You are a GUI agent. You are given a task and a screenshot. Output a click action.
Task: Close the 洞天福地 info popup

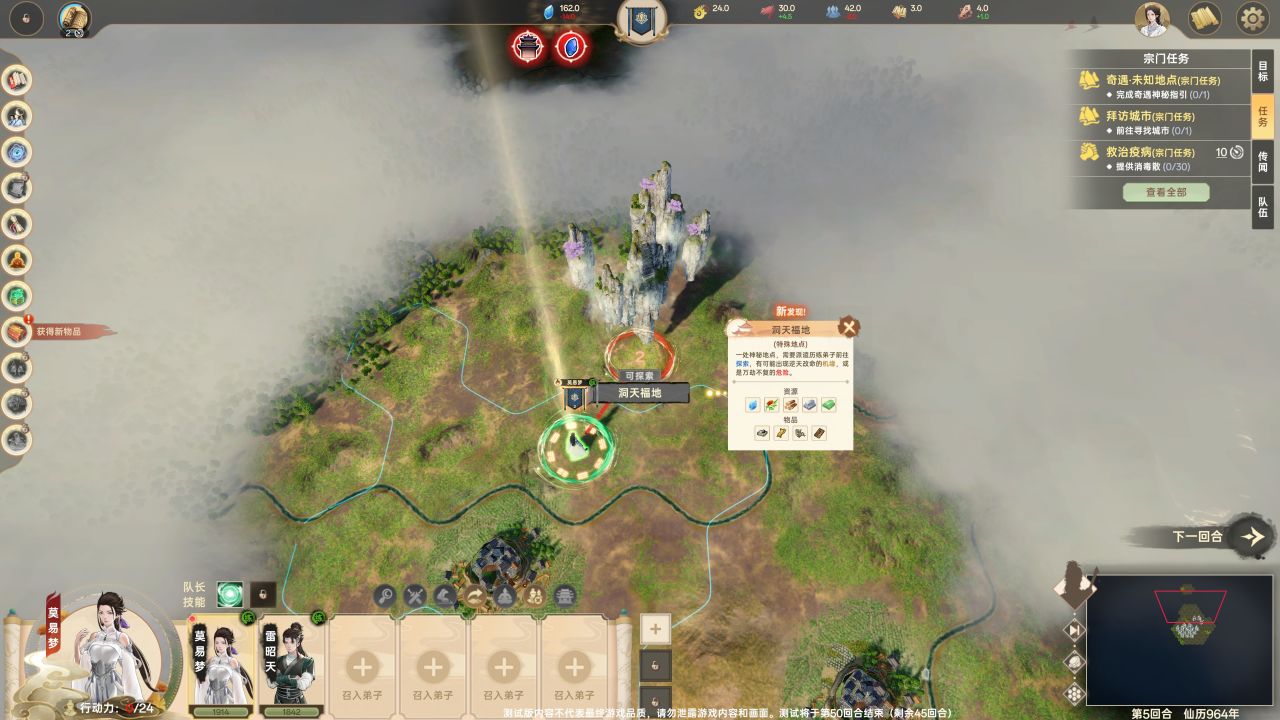[x=849, y=327]
